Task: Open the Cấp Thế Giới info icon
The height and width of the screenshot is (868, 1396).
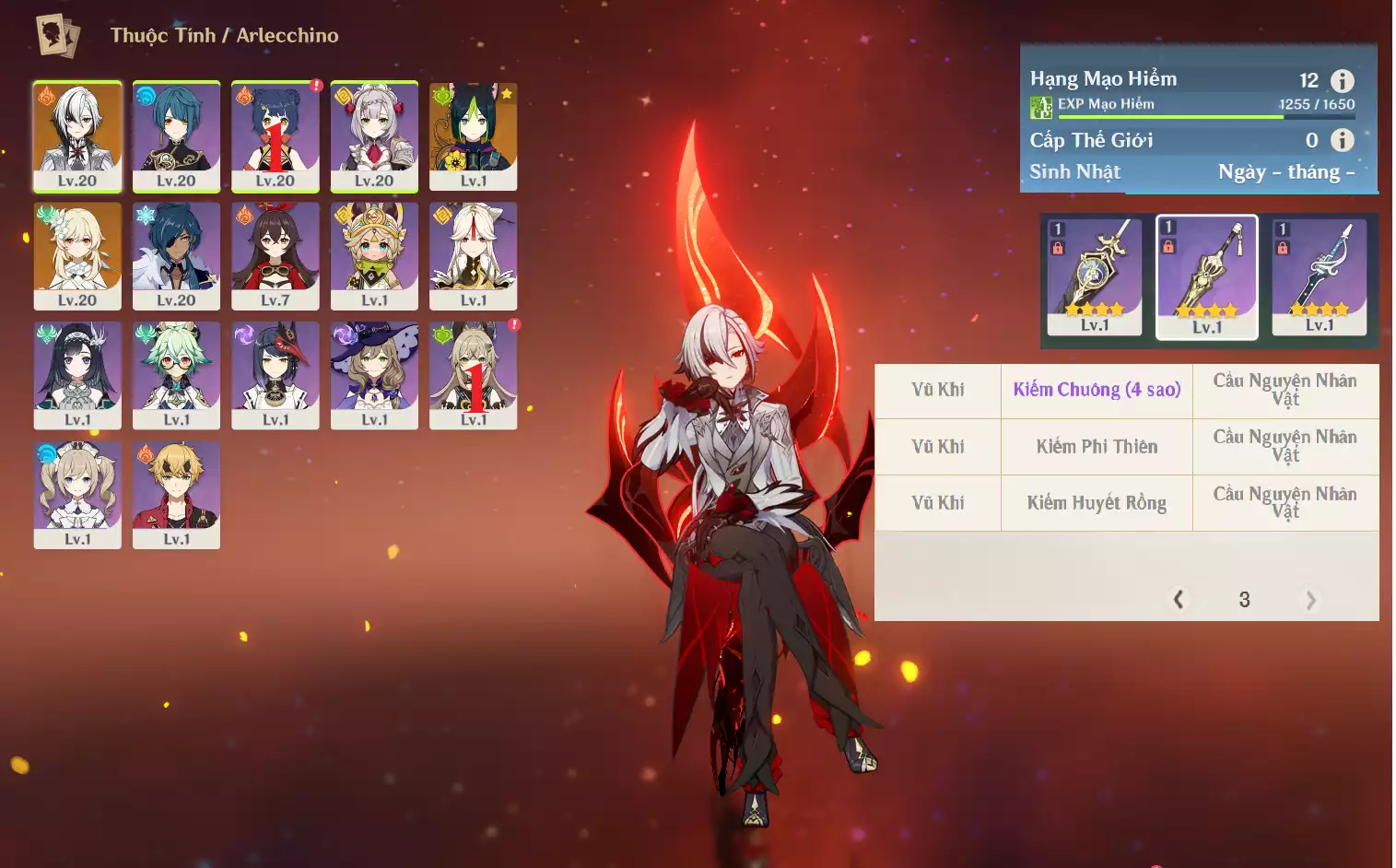Action: click(1343, 140)
